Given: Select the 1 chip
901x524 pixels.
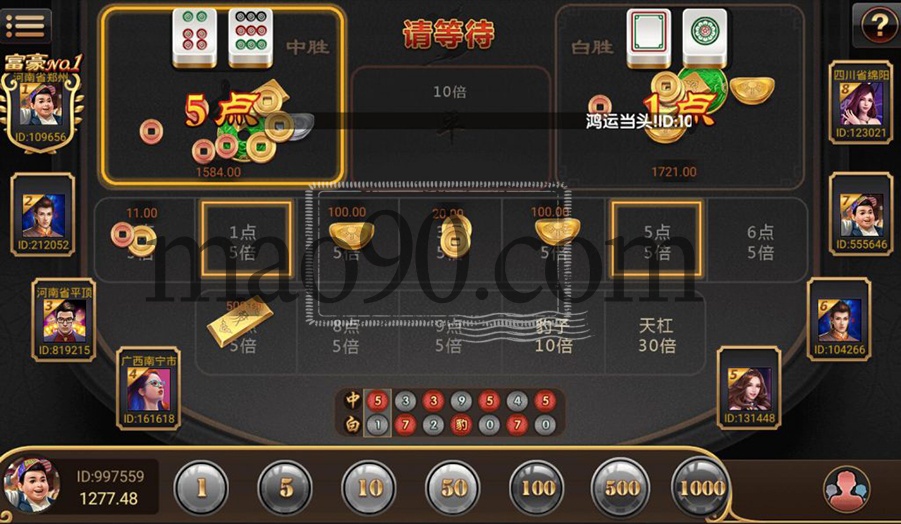Looking at the screenshot, I should tap(201, 489).
